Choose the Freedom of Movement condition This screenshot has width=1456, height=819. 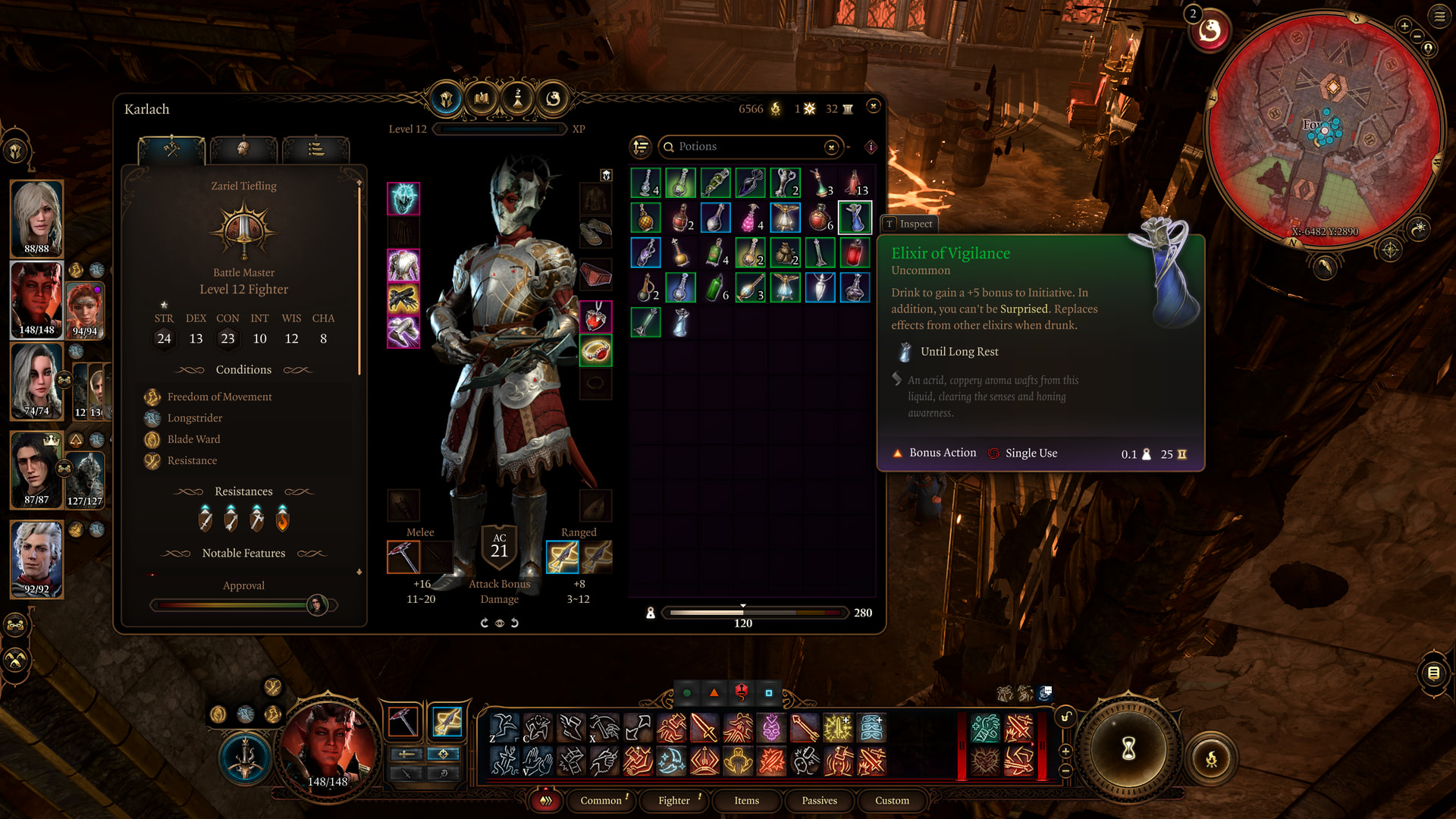coord(219,397)
